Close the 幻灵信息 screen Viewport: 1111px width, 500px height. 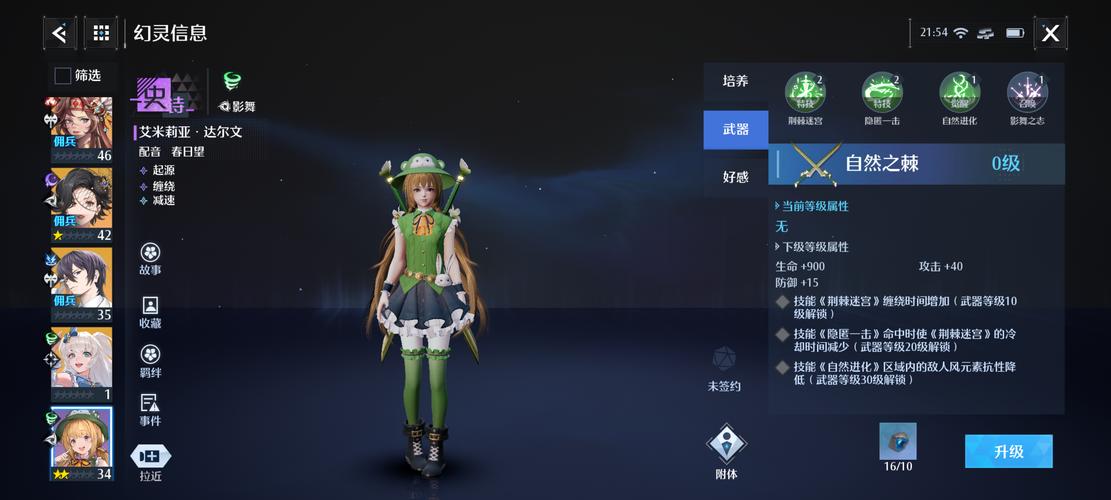pos(1050,33)
